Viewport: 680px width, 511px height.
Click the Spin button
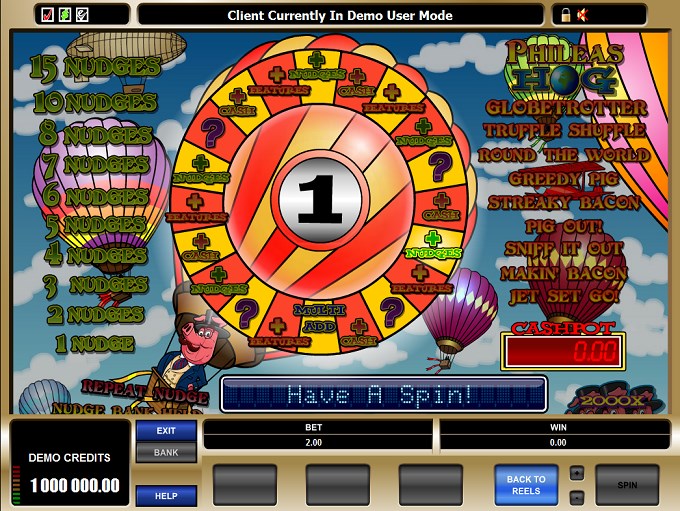pos(627,485)
